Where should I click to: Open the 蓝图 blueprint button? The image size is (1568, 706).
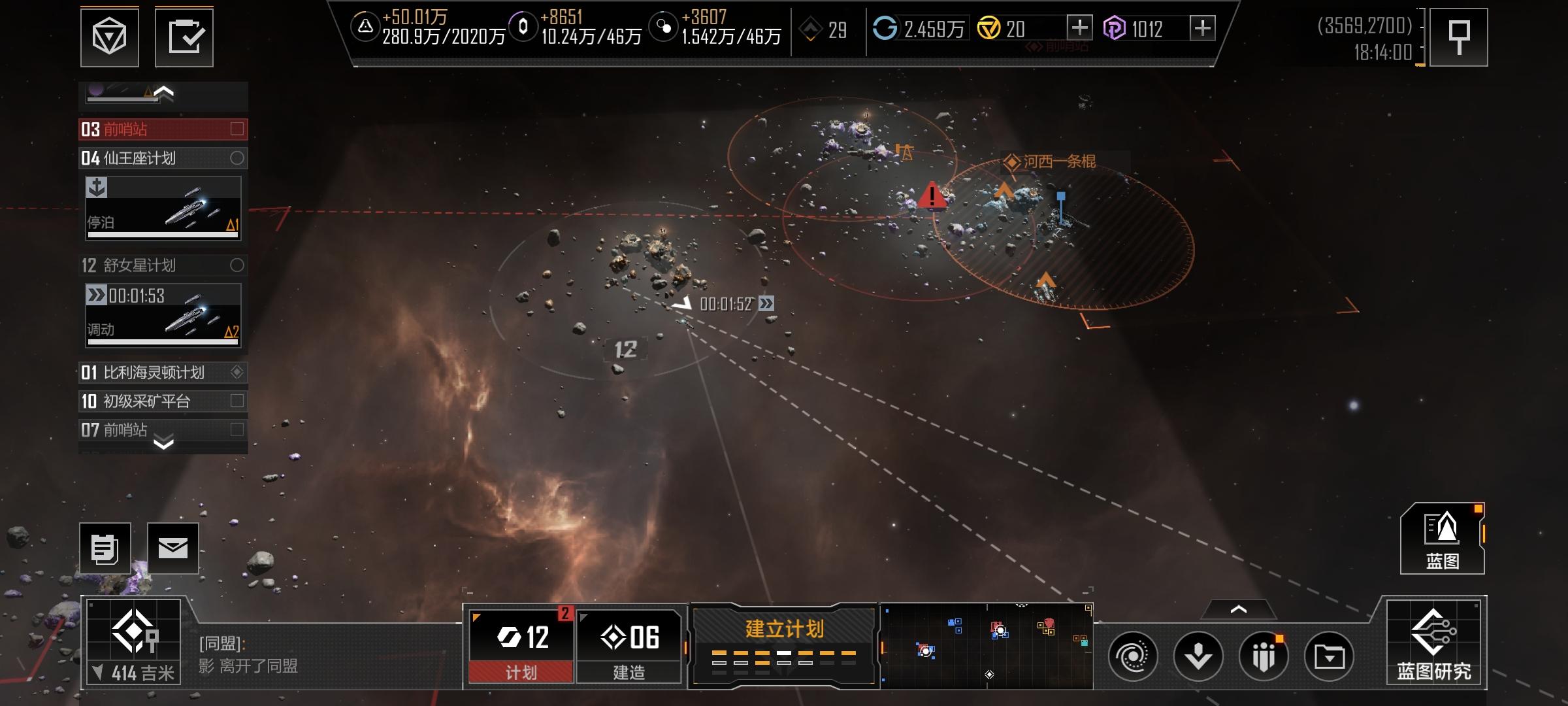tap(1442, 539)
